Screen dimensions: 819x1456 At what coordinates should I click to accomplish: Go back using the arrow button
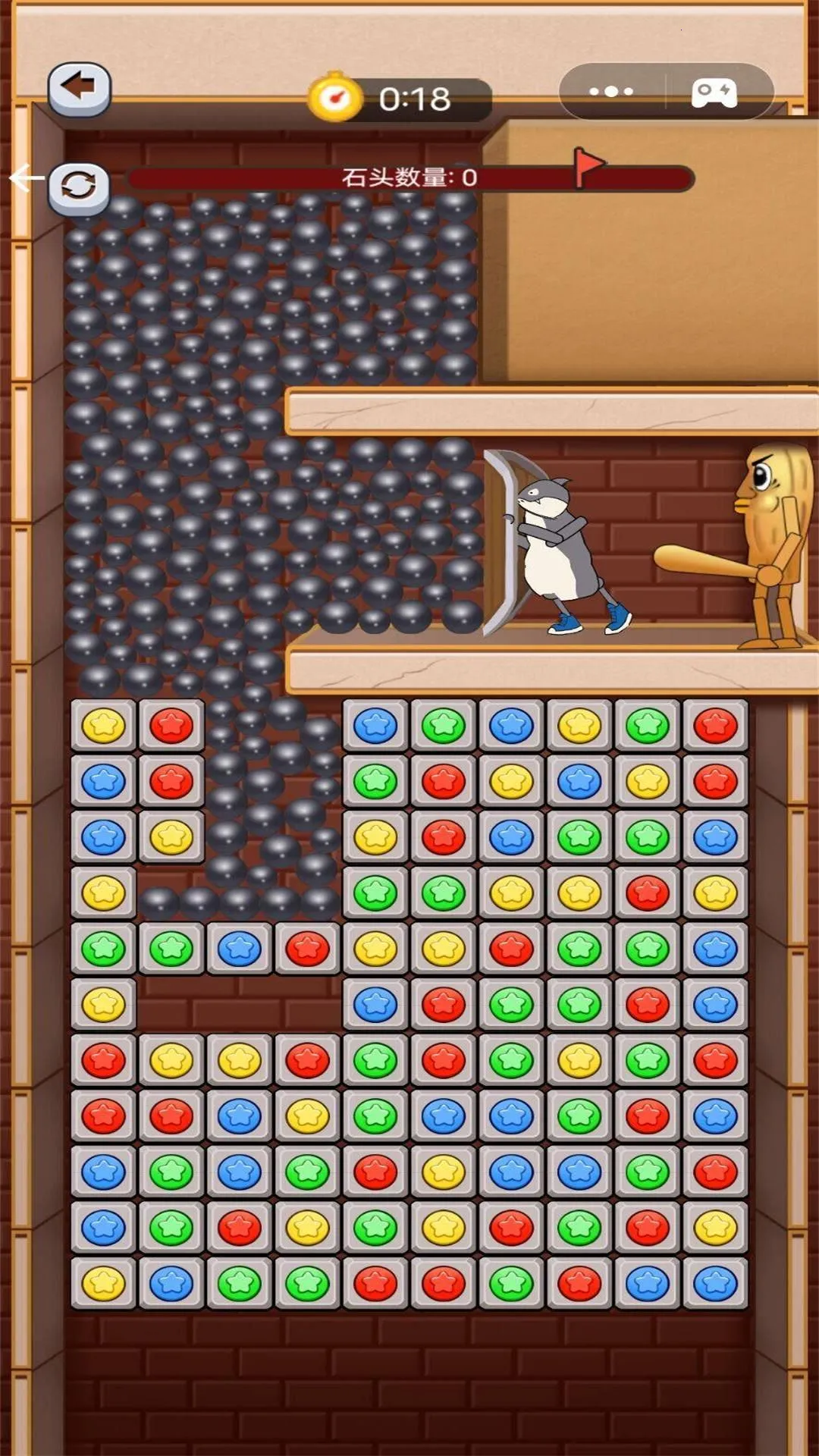tap(79, 89)
